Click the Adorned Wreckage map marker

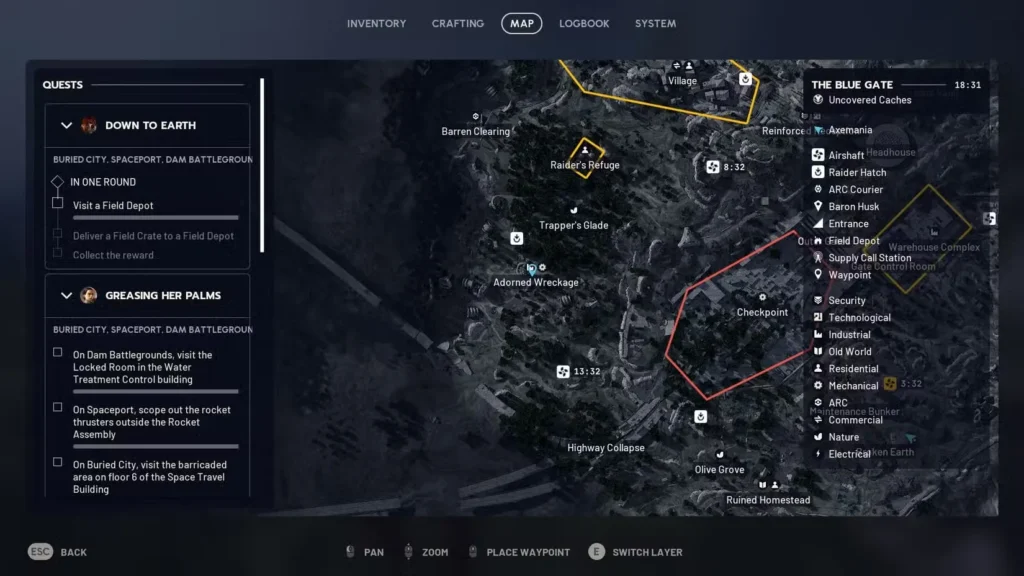pos(532,269)
